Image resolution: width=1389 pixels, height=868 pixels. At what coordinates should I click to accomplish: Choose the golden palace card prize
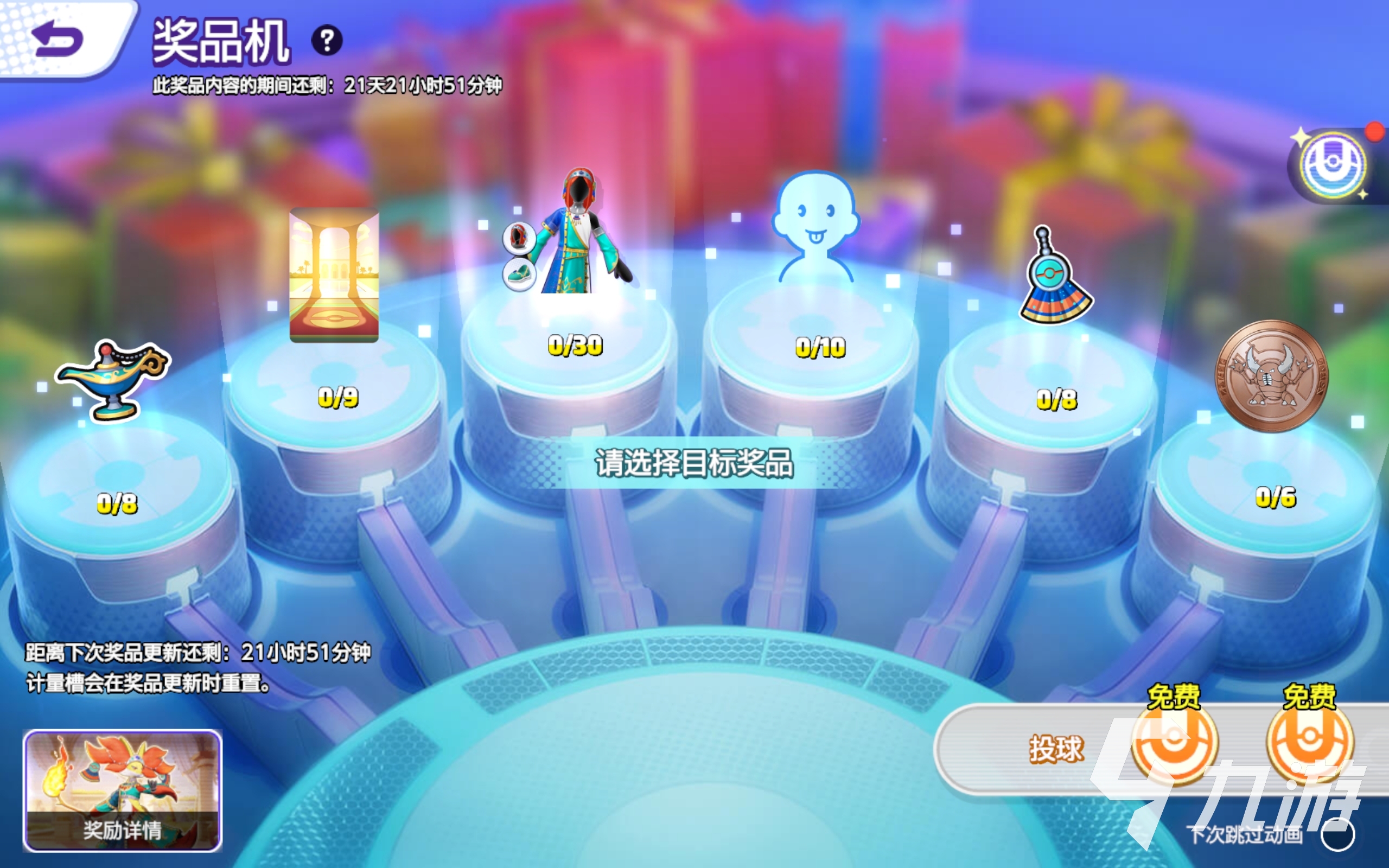pyautogui.click(x=334, y=276)
